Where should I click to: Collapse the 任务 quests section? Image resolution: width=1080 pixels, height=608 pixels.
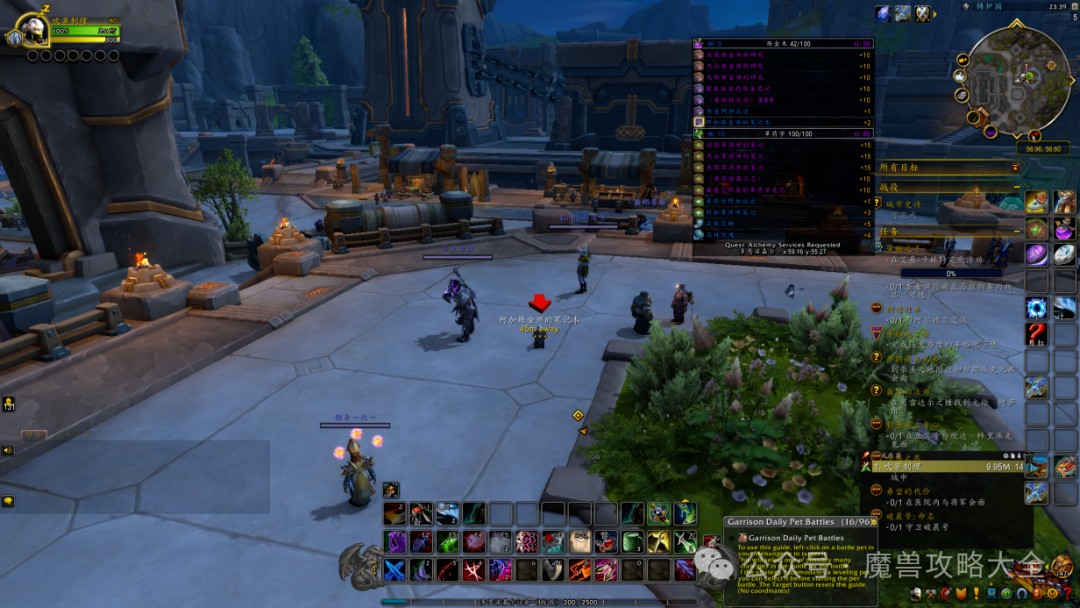pyautogui.click(x=1016, y=231)
